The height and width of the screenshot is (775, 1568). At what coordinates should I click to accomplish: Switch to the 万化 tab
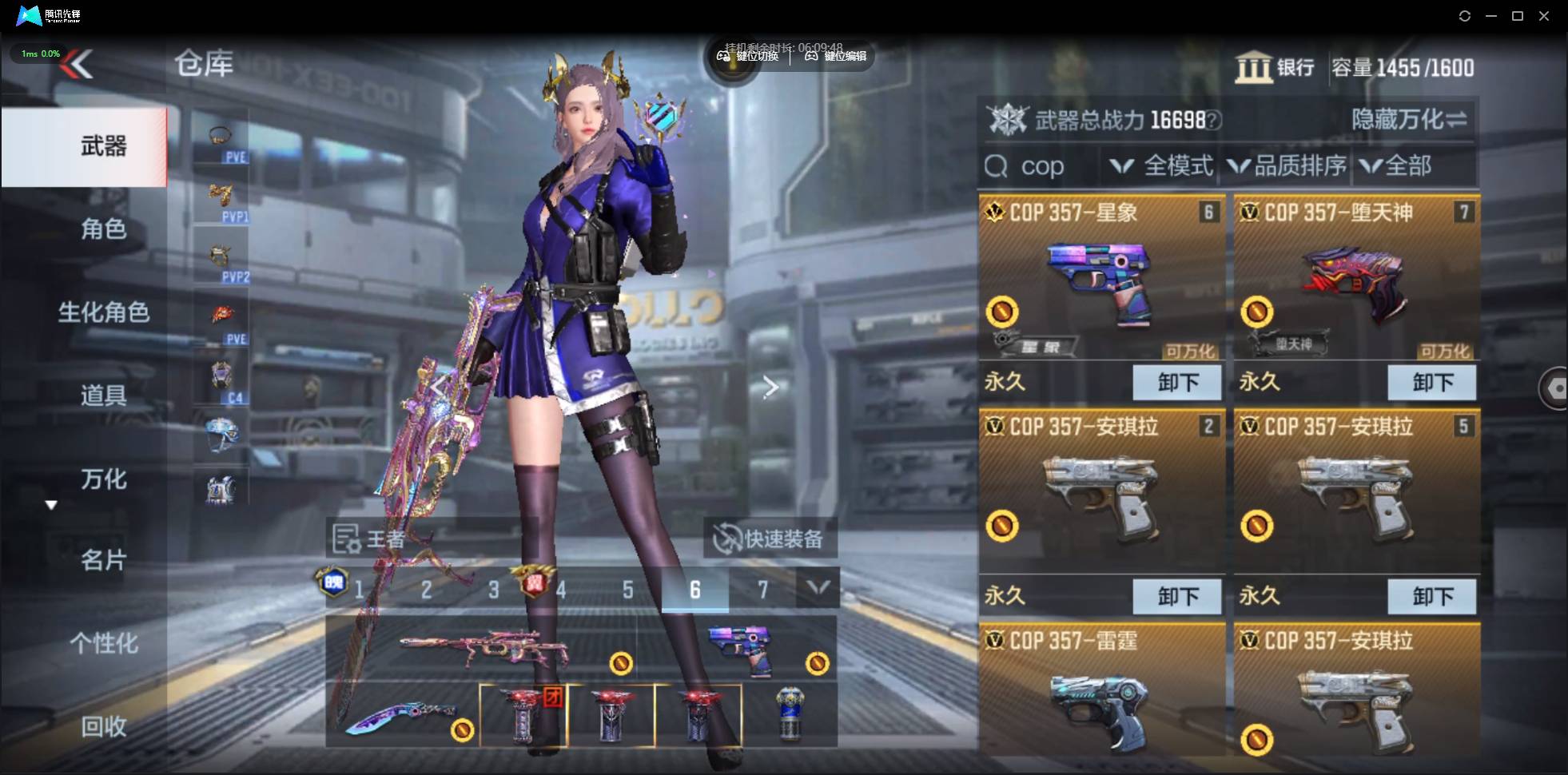[x=103, y=479]
